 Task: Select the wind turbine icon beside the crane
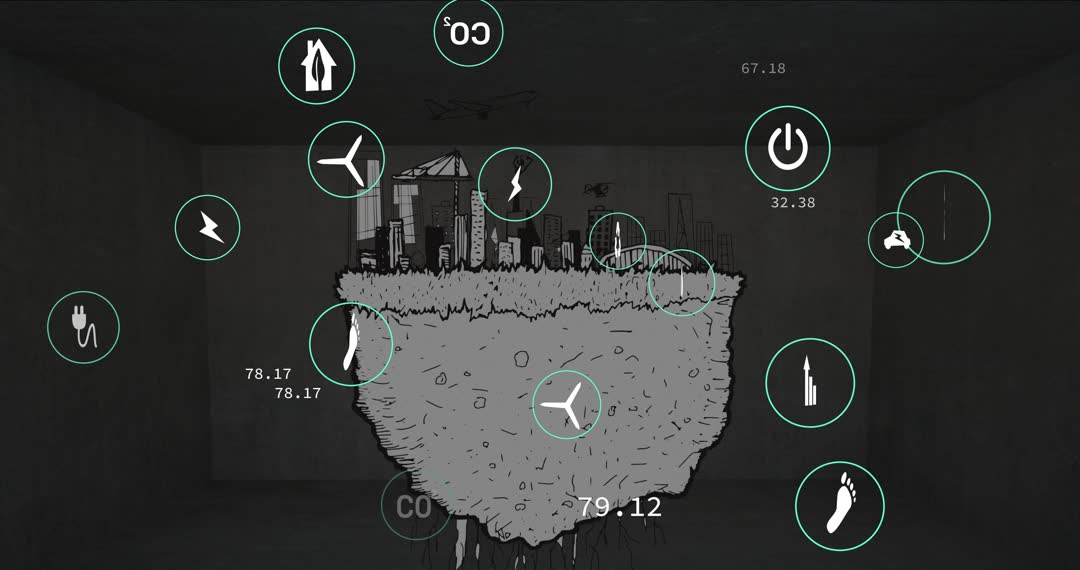346,160
